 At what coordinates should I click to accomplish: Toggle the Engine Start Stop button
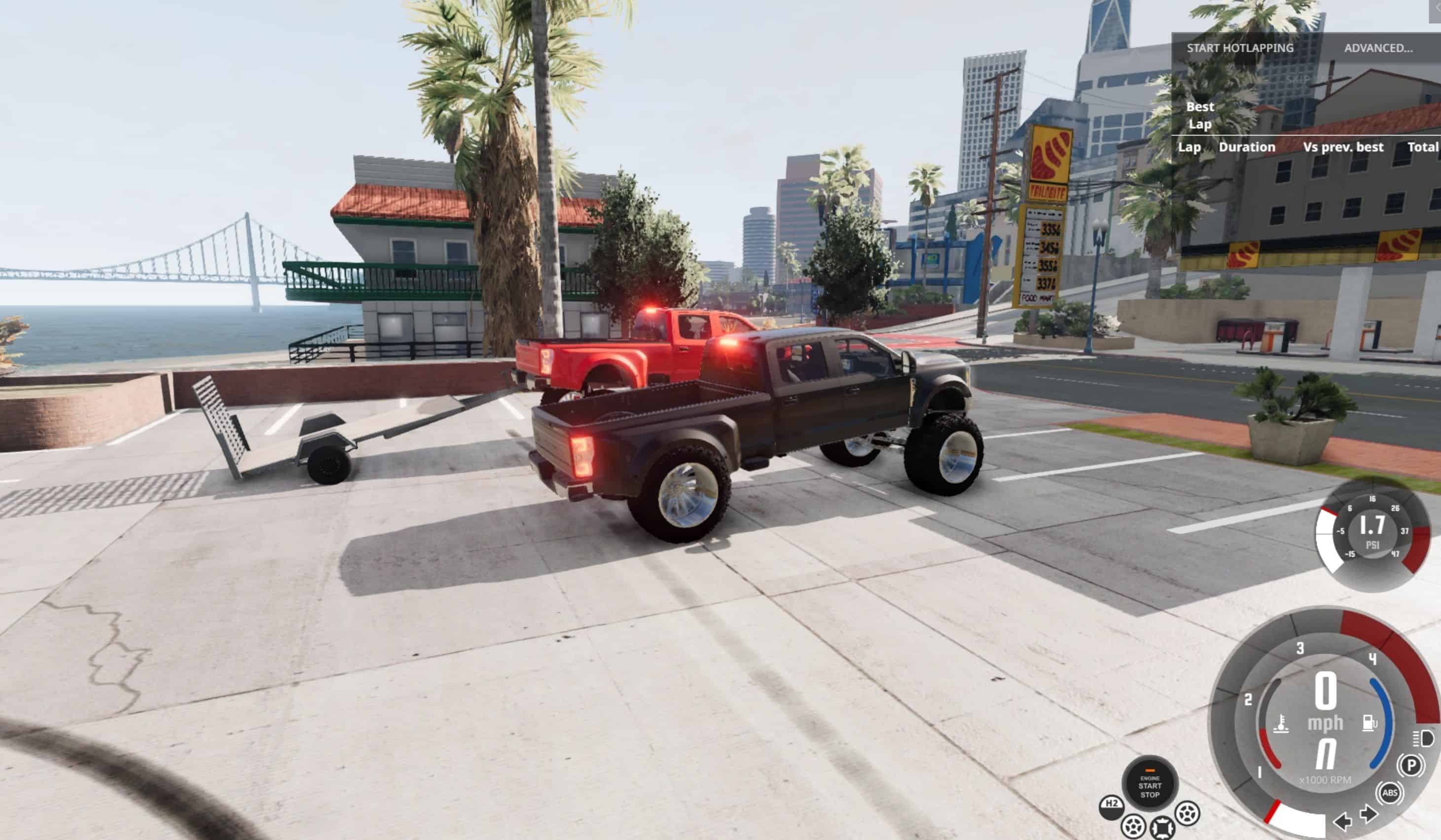1150,786
